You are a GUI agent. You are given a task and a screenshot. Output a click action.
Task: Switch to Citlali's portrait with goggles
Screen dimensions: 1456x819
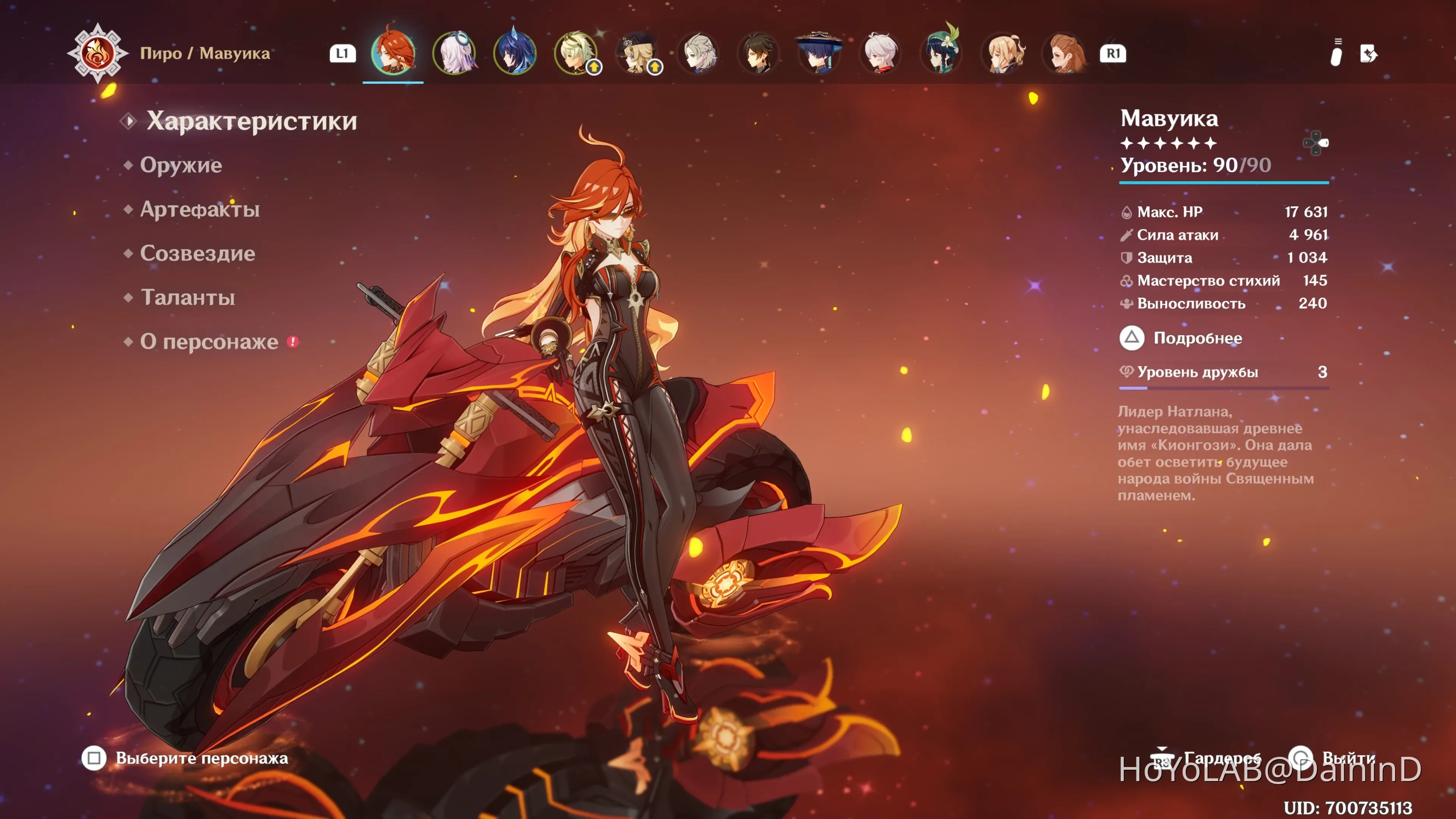click(x=454, y=53)
